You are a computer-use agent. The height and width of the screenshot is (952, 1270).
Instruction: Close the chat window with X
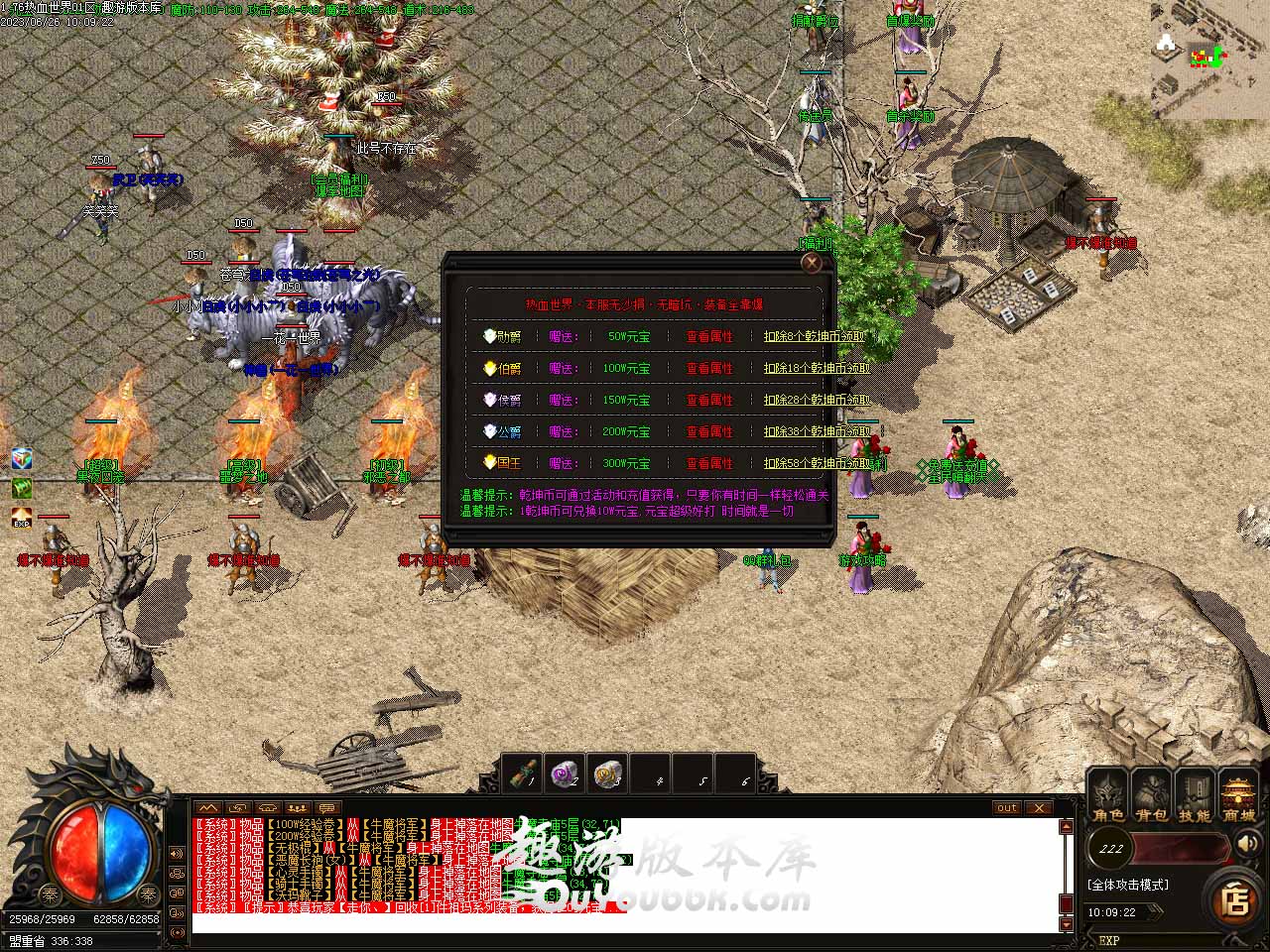click(x=1038, y=808)
